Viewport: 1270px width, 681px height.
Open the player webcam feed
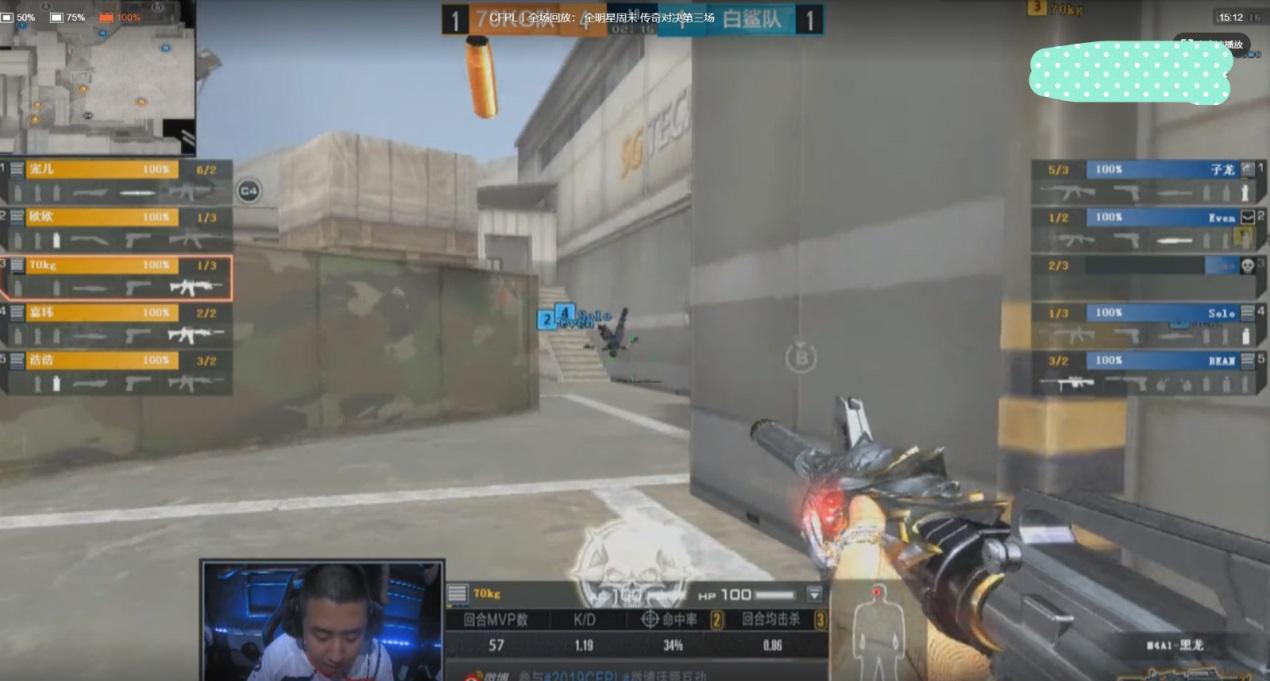point(322,620)
